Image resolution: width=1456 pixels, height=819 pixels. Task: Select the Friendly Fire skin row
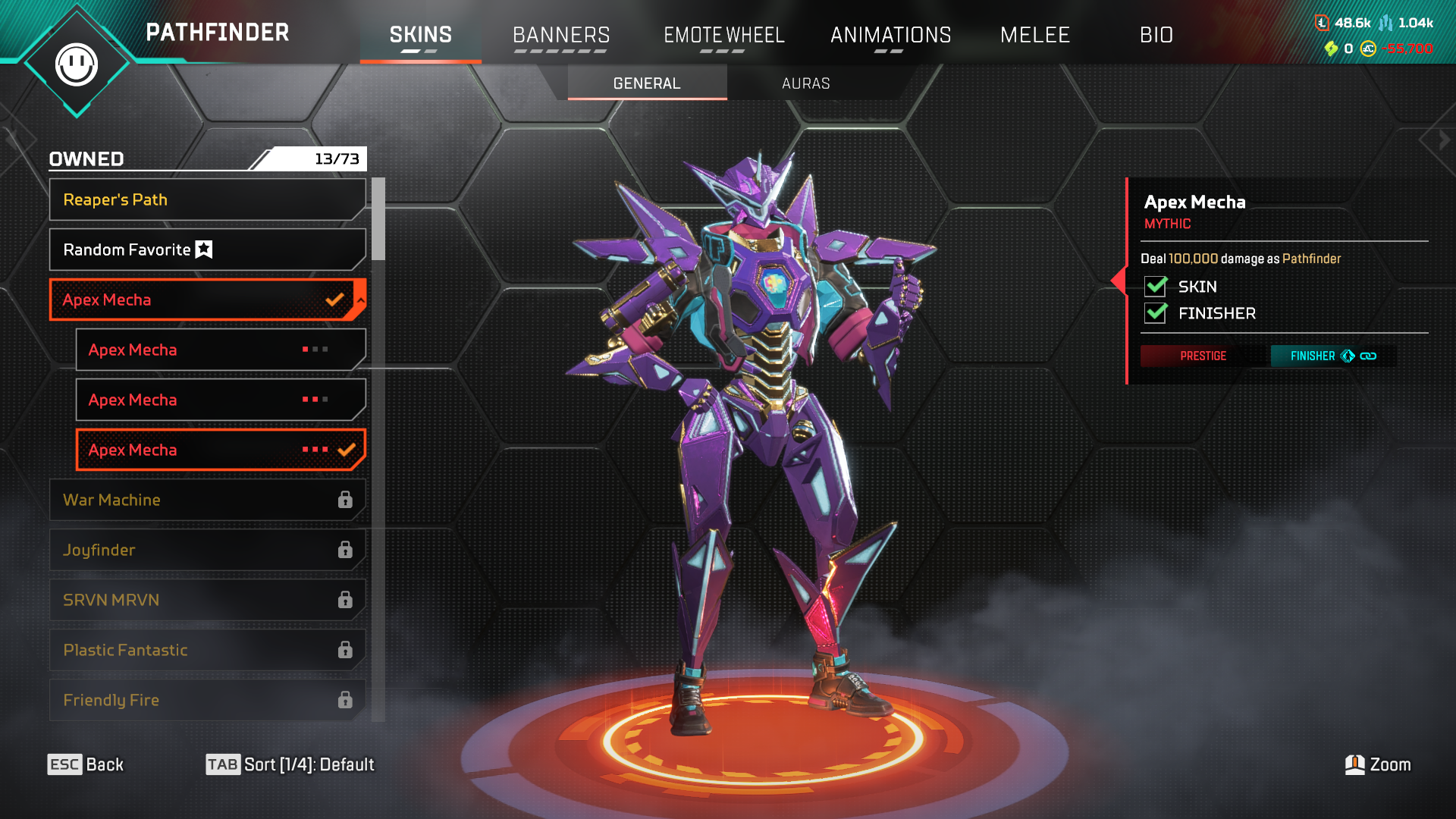pos(206,700)
